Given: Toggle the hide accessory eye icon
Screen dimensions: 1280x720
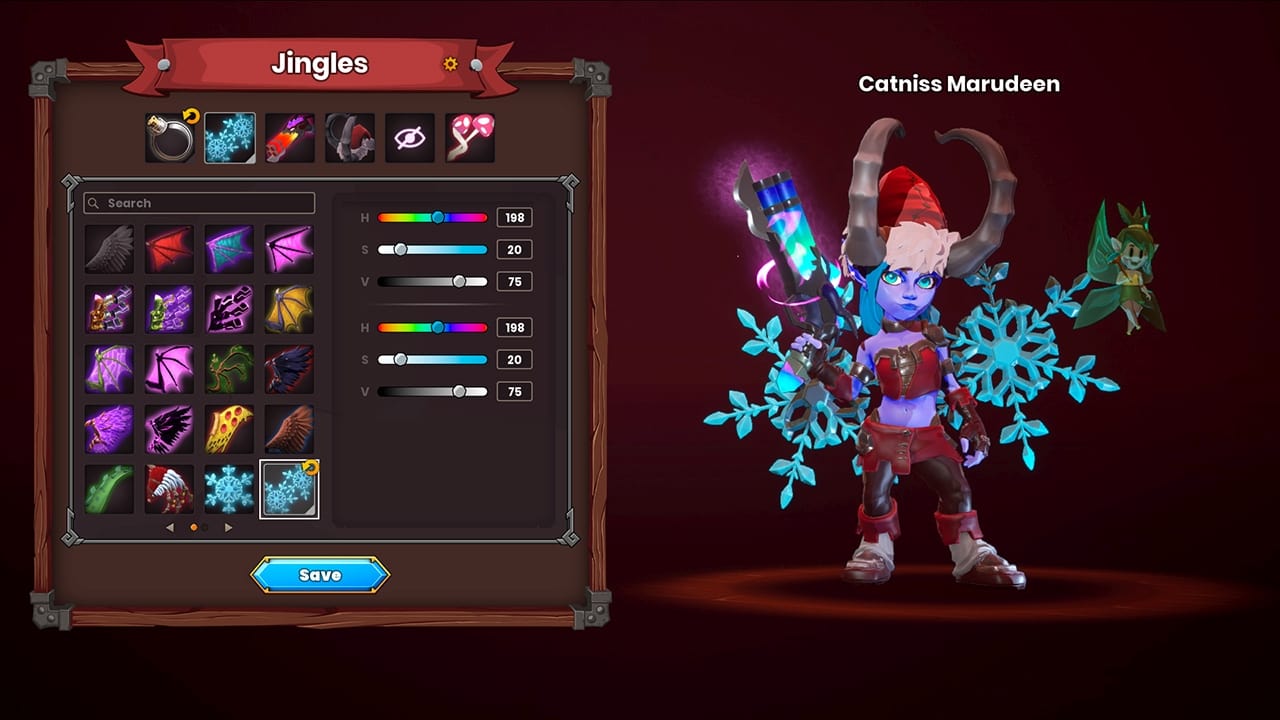Looking at the screenshot, I should 410,137.
